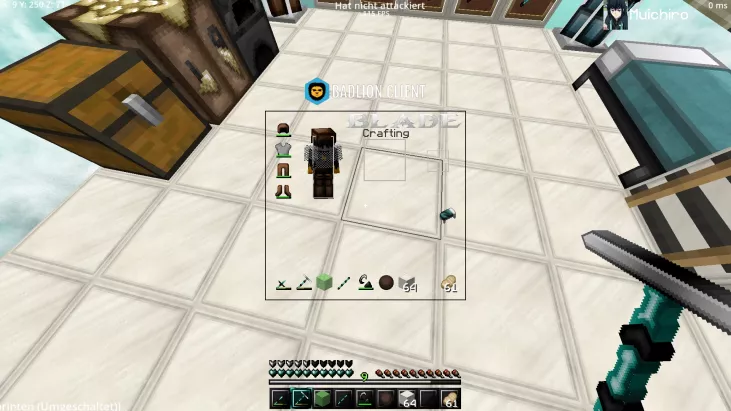731x411 pixels.
Task: Select the leather helmet armor slot
Action: click(283, 129)
